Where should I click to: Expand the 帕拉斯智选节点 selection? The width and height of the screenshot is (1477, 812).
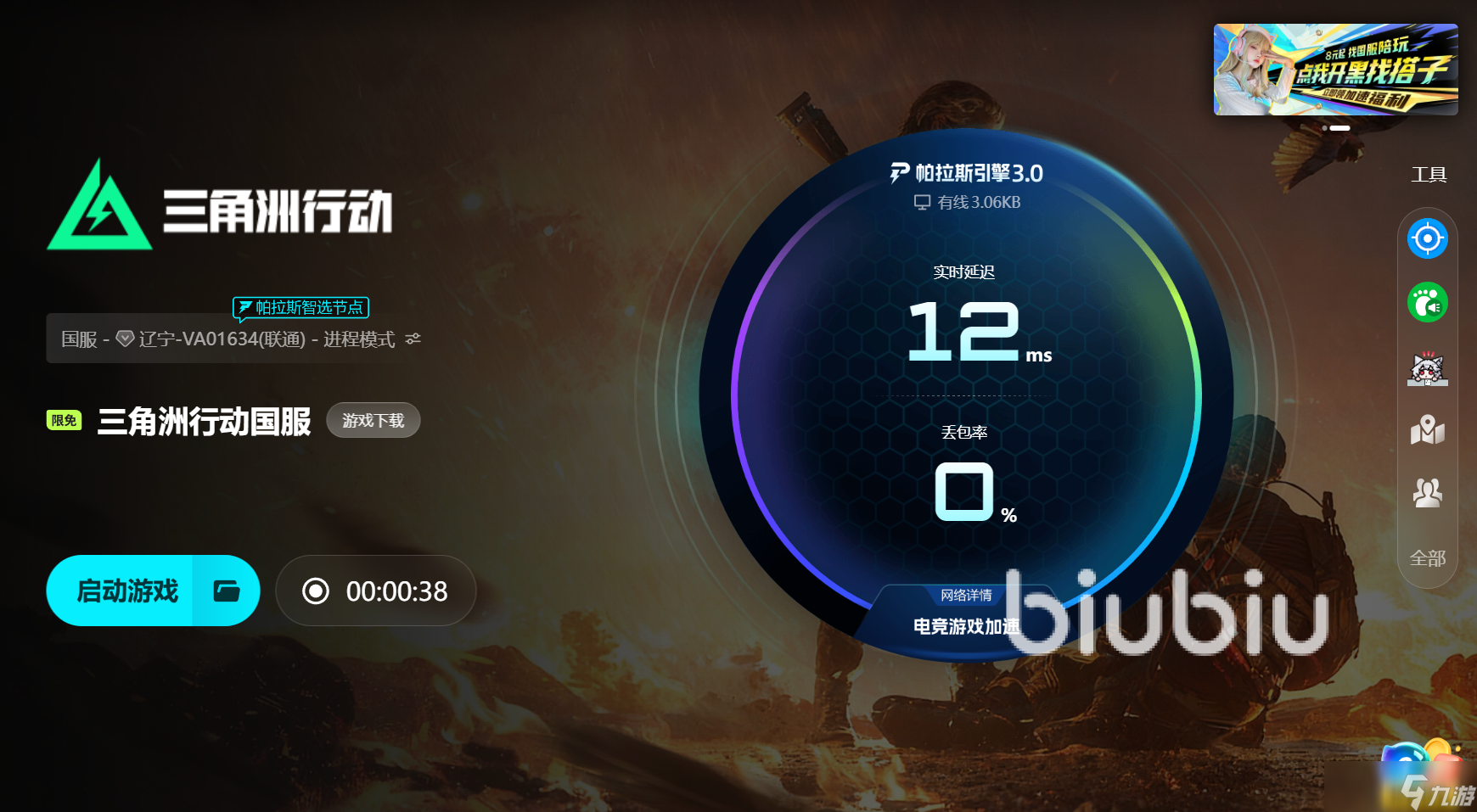tap(301, 308)
